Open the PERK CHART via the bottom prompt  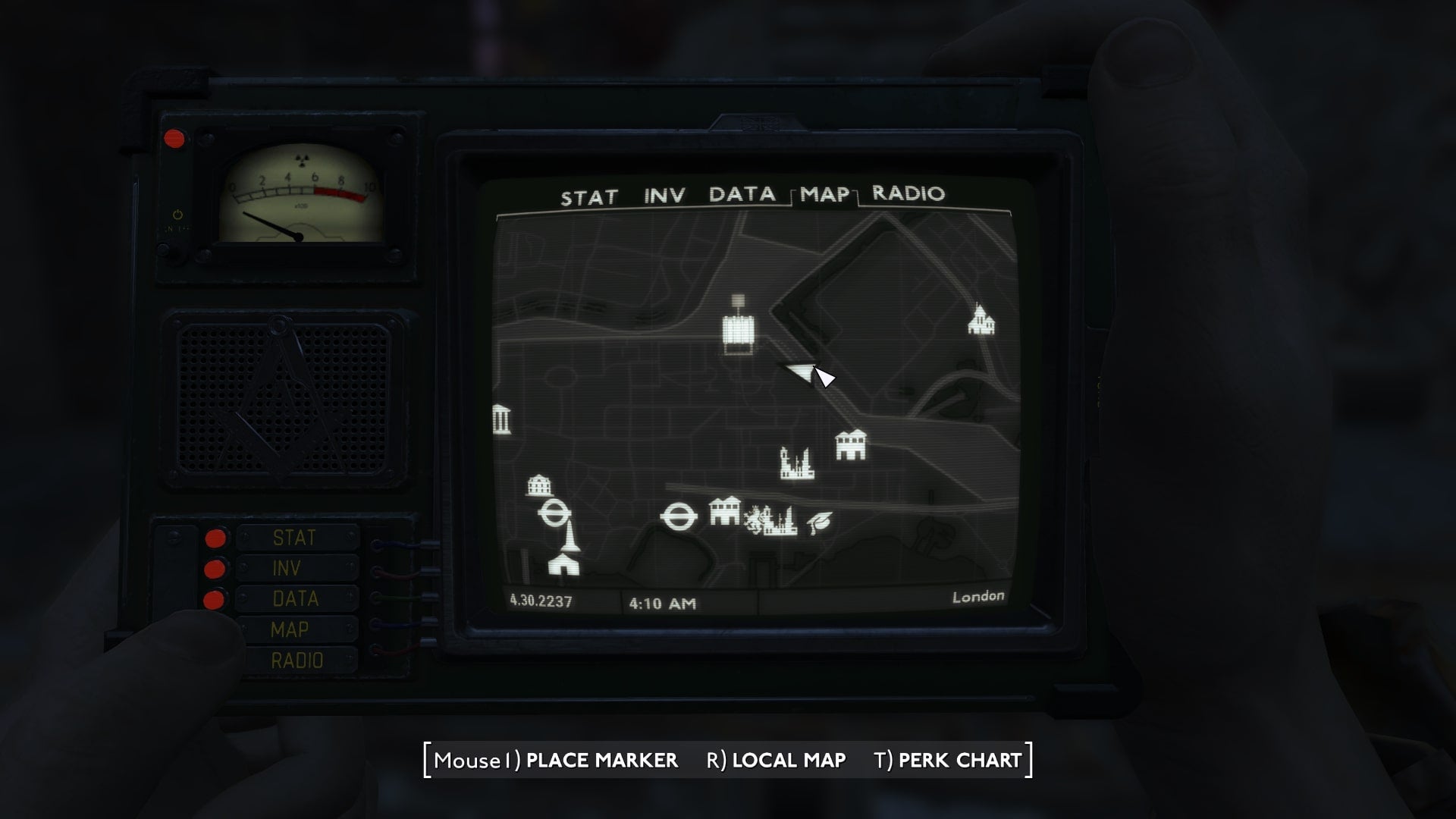coord(957,761)
